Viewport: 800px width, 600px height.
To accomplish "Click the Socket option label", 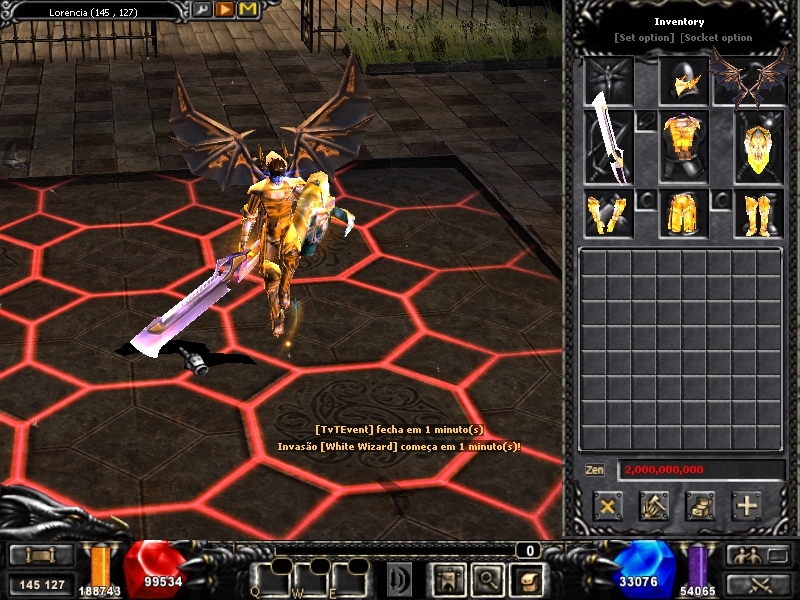I will click(716, 38).
